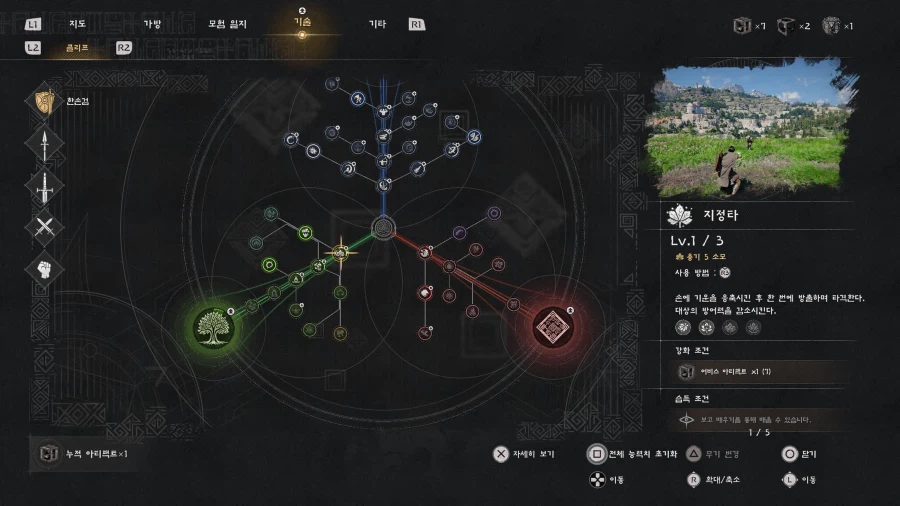The width and height of the screenshot is (900, 506).
Task: Select the spear weapon category icon
Action: click(44, 144)
